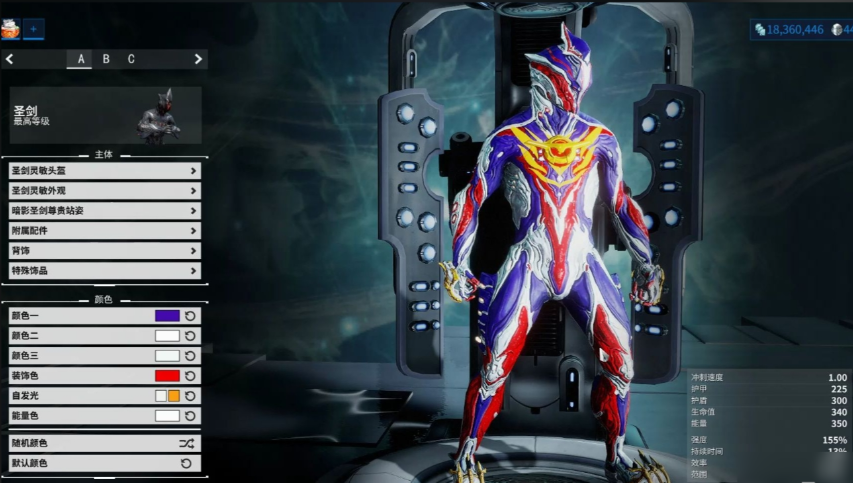
Task: Go to the previous config with left arrow
Action: pos(10,59)
